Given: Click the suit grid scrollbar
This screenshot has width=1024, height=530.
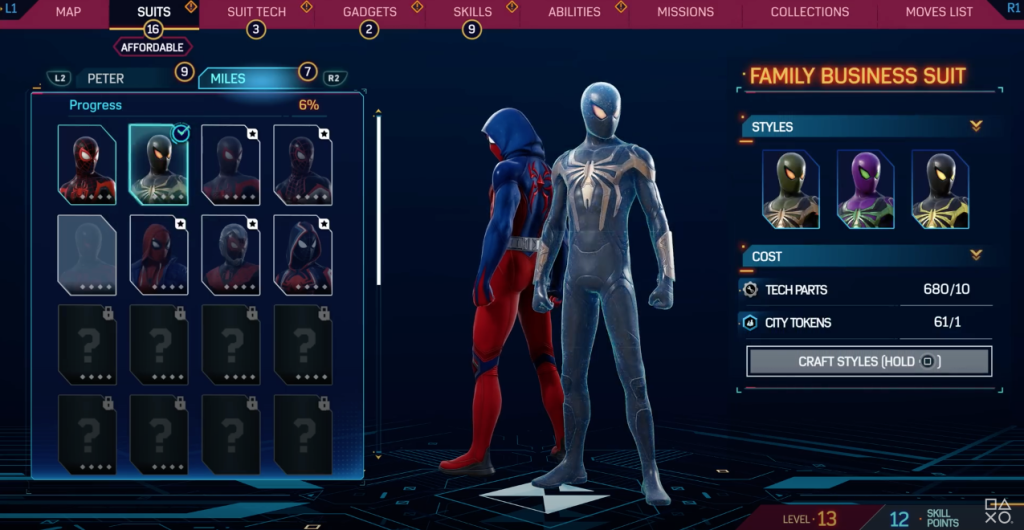Looking at the screenshot, I should pos(377,200).
